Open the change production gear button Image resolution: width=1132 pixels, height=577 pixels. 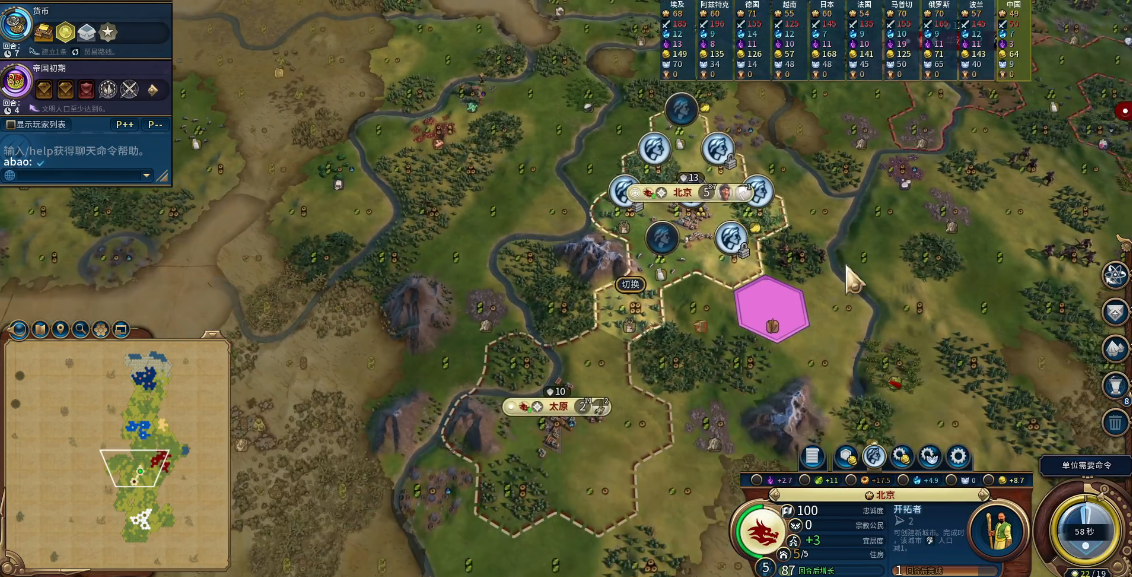coord(958,457)
